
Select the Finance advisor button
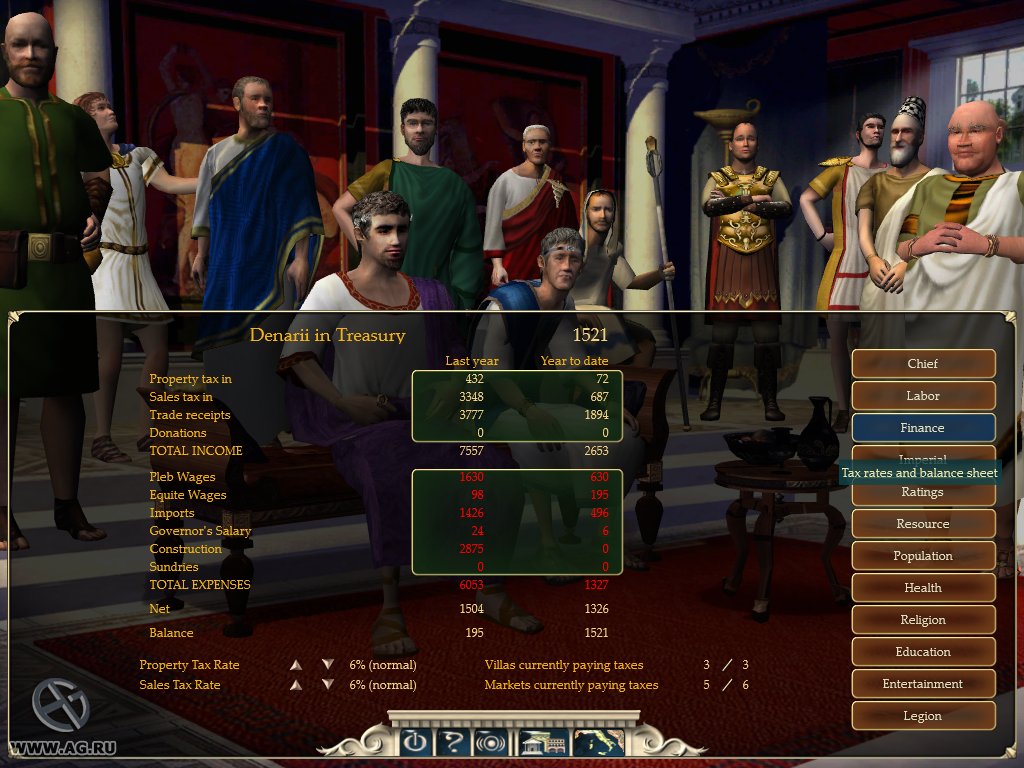(x=923, y=428)
